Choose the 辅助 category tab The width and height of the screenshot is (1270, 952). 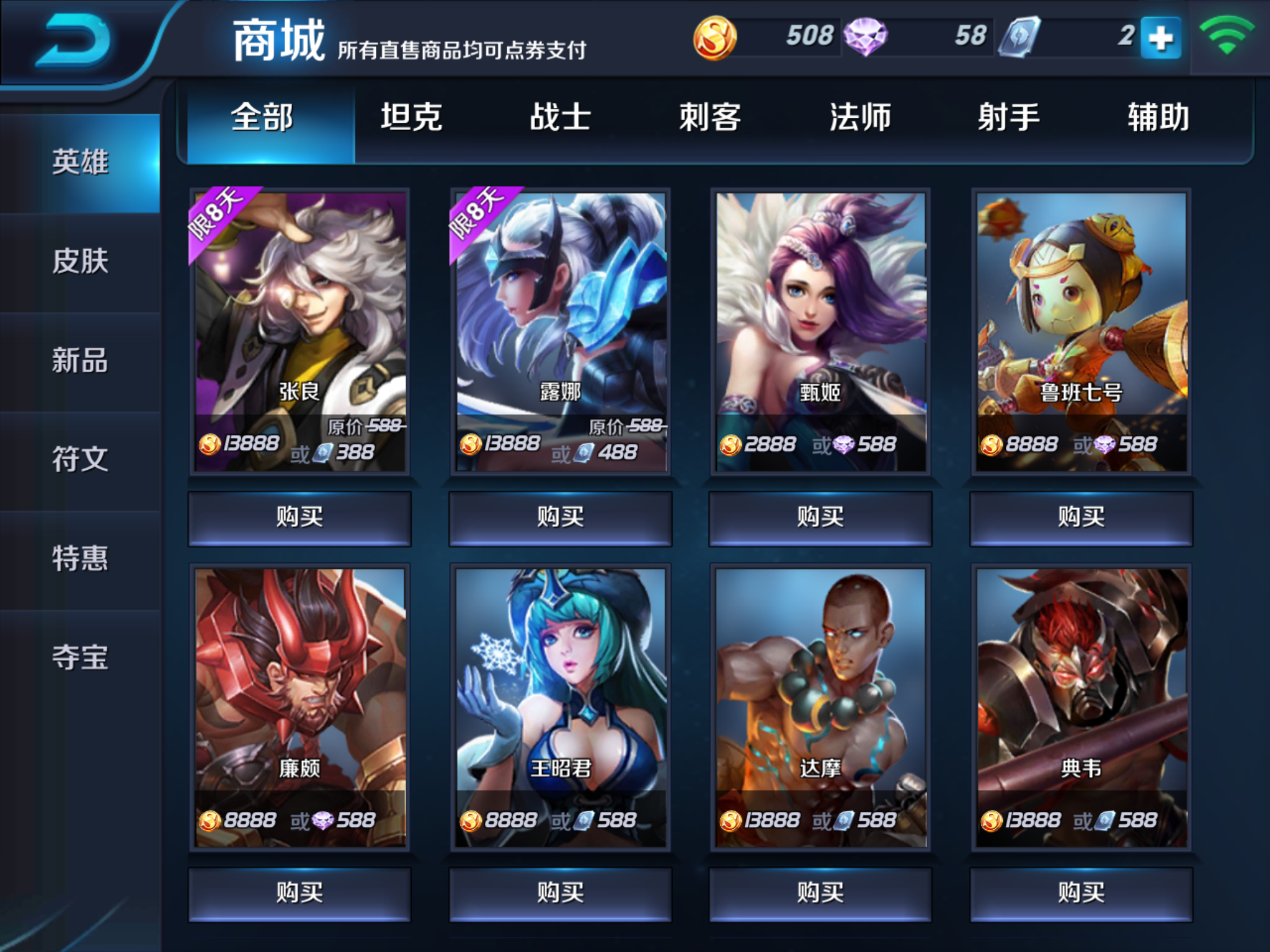[x=1158, y=118]
